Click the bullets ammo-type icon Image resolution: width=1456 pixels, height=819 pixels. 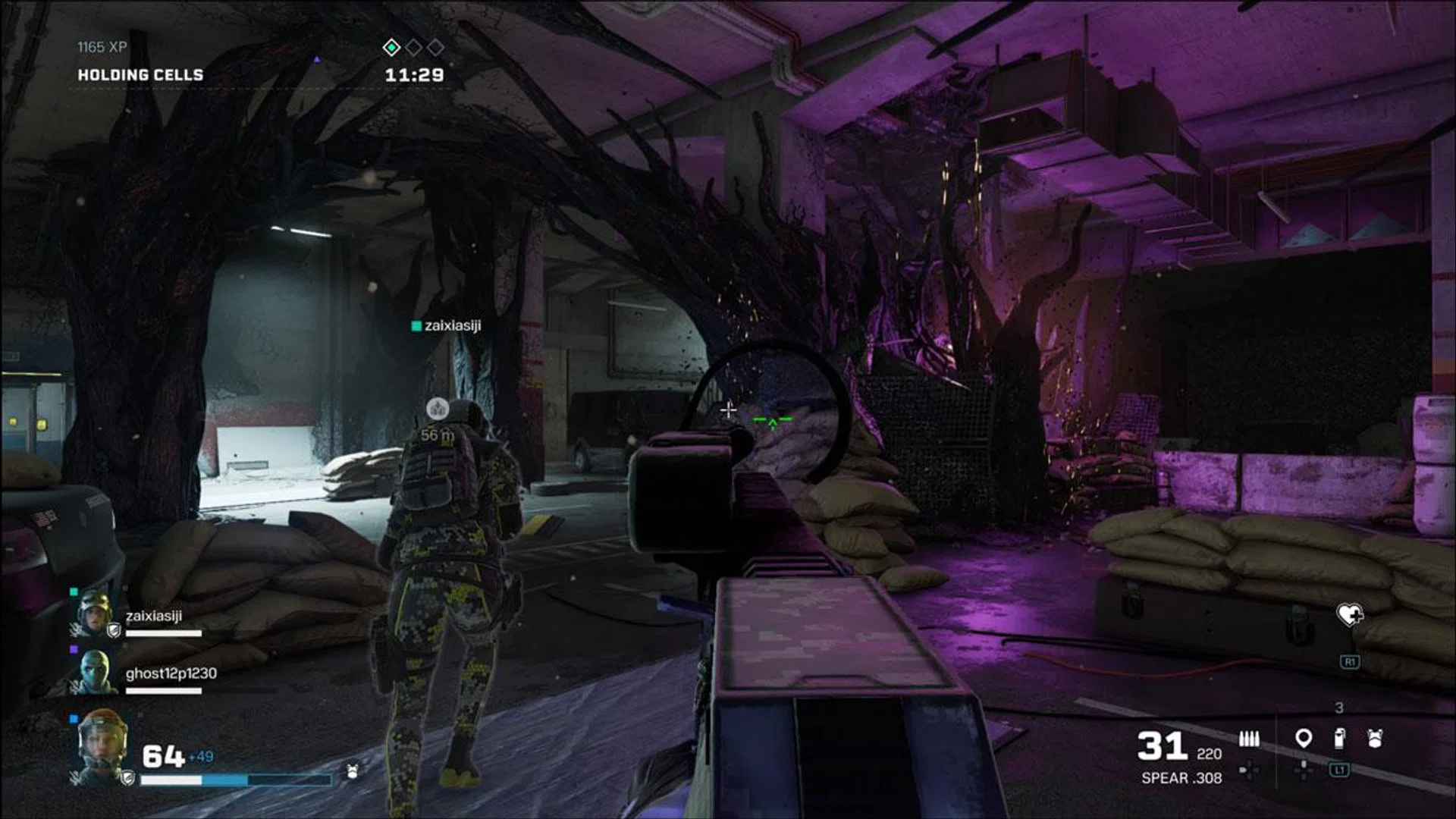[1248, 739]
